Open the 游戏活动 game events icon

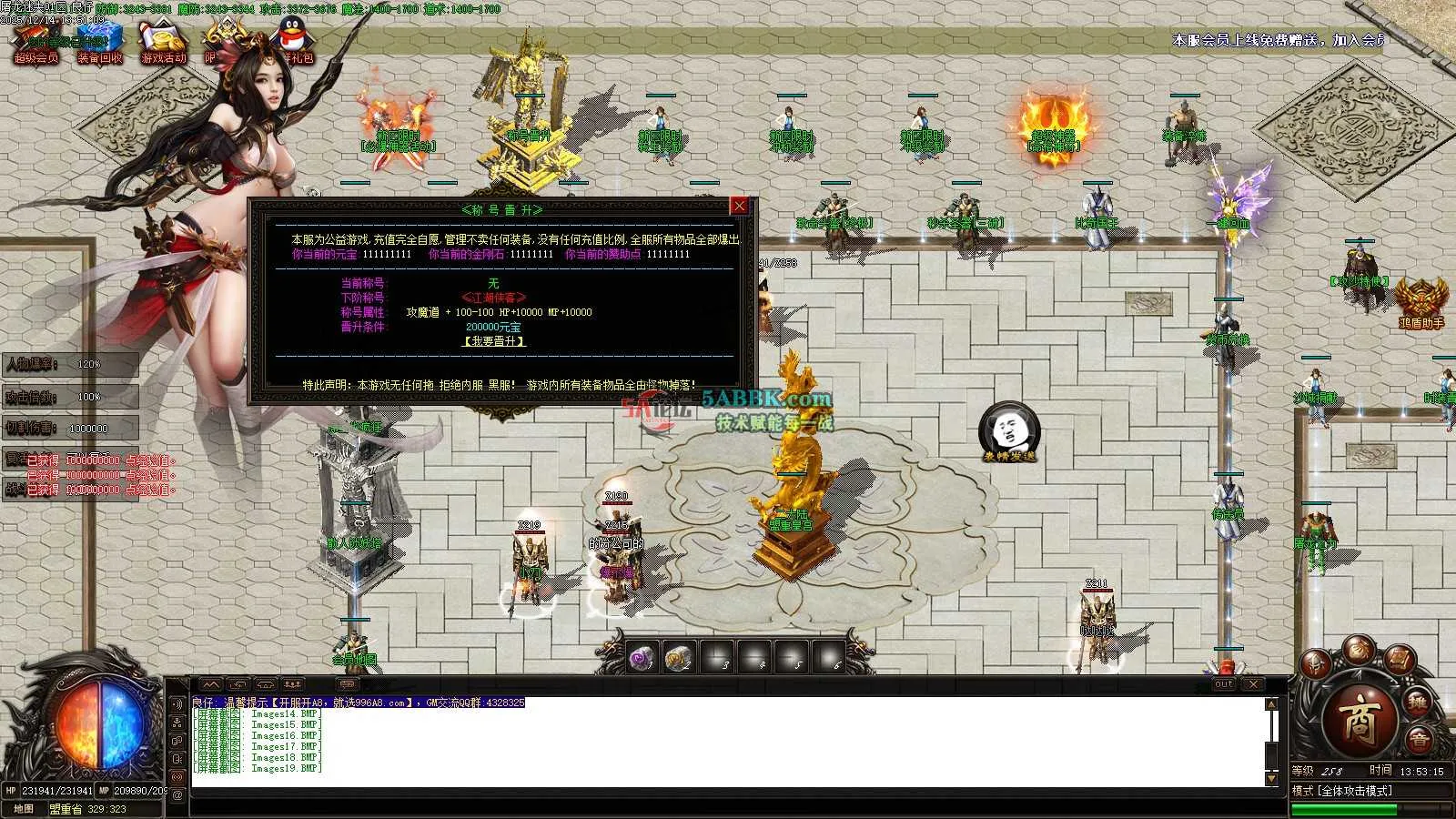(x=163, y=45)
